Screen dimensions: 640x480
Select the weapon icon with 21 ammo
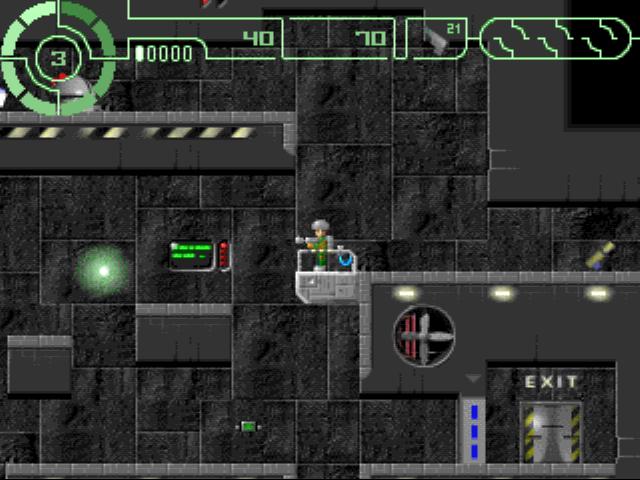(436, 38)
